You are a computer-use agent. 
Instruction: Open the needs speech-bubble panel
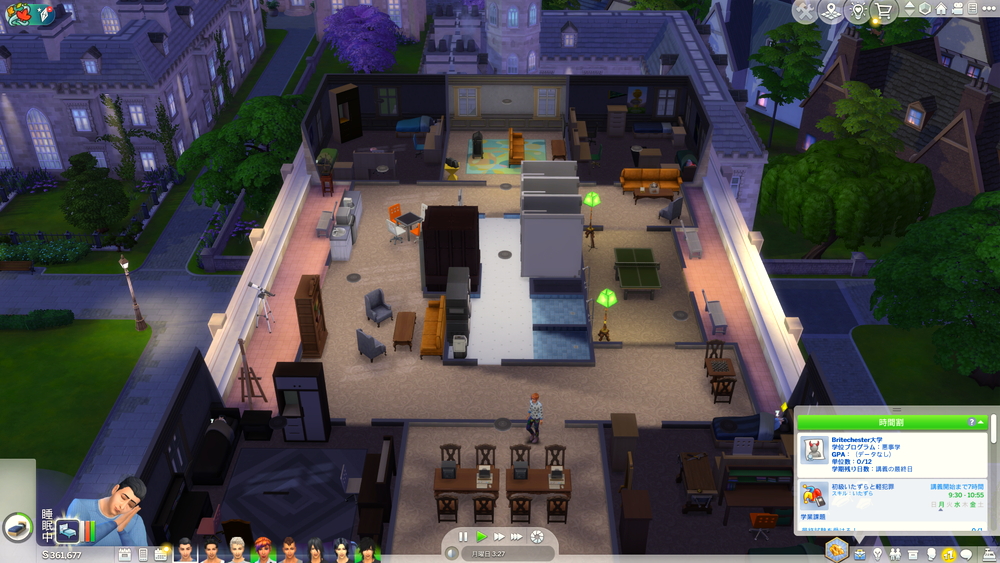tap(967, 553)
